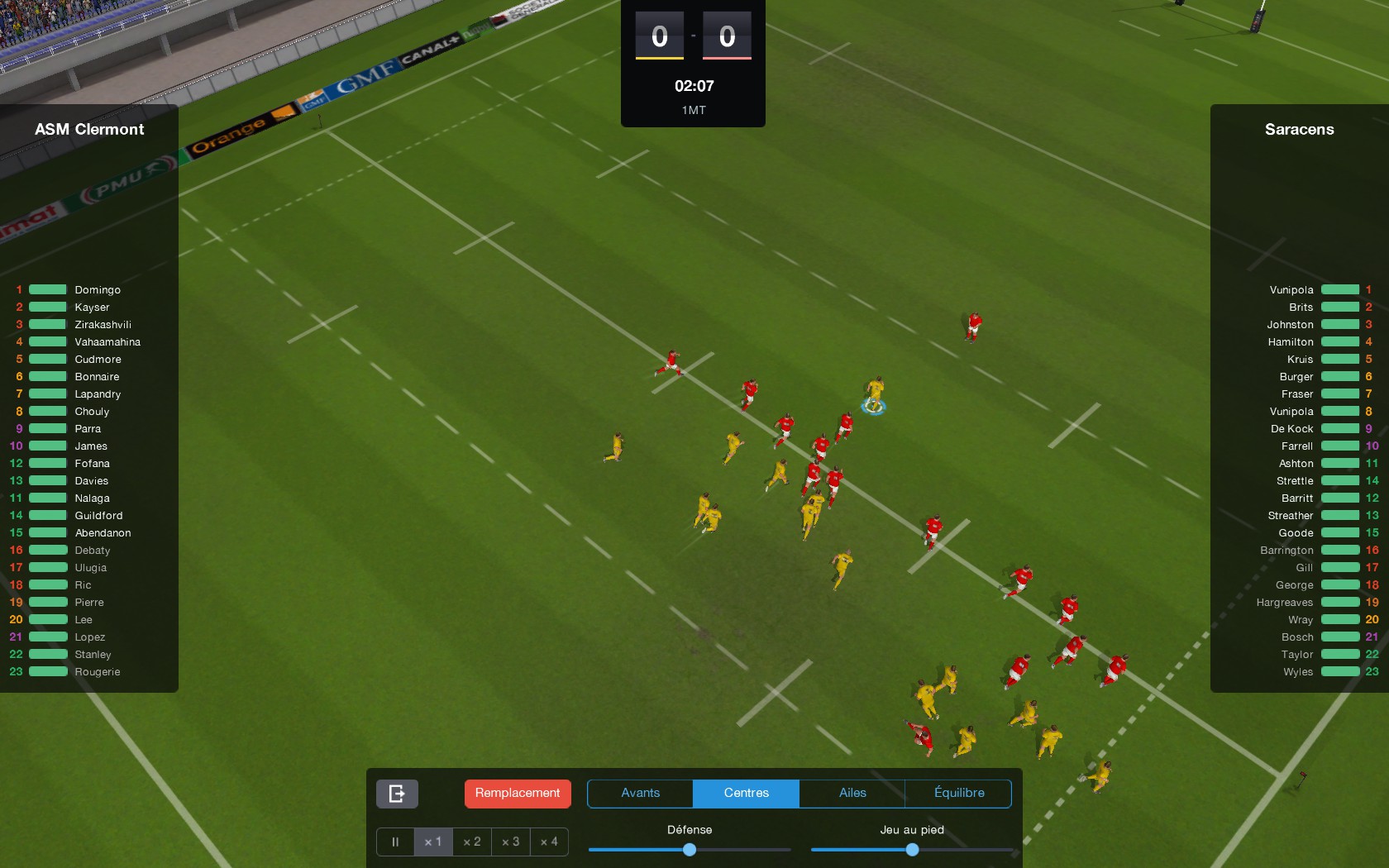Select Parra in the ASM Clermont lineup
The image size is (1389, 868).
[x=86, y=428]
